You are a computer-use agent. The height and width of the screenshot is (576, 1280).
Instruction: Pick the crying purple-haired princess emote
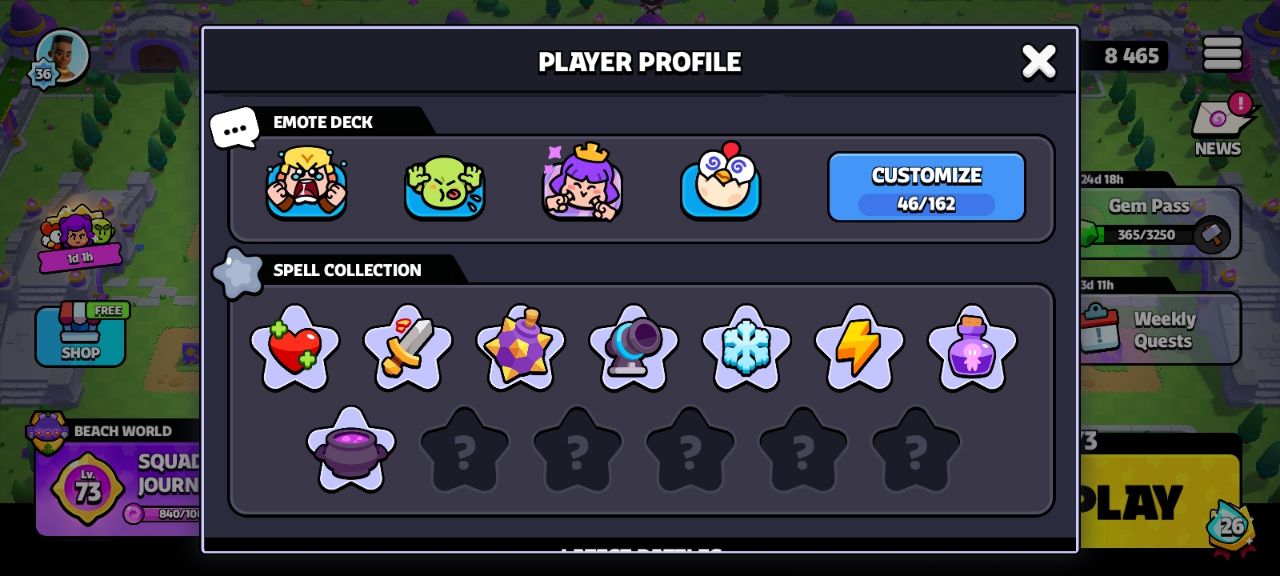pyautogui.click(x=582, y=183)
